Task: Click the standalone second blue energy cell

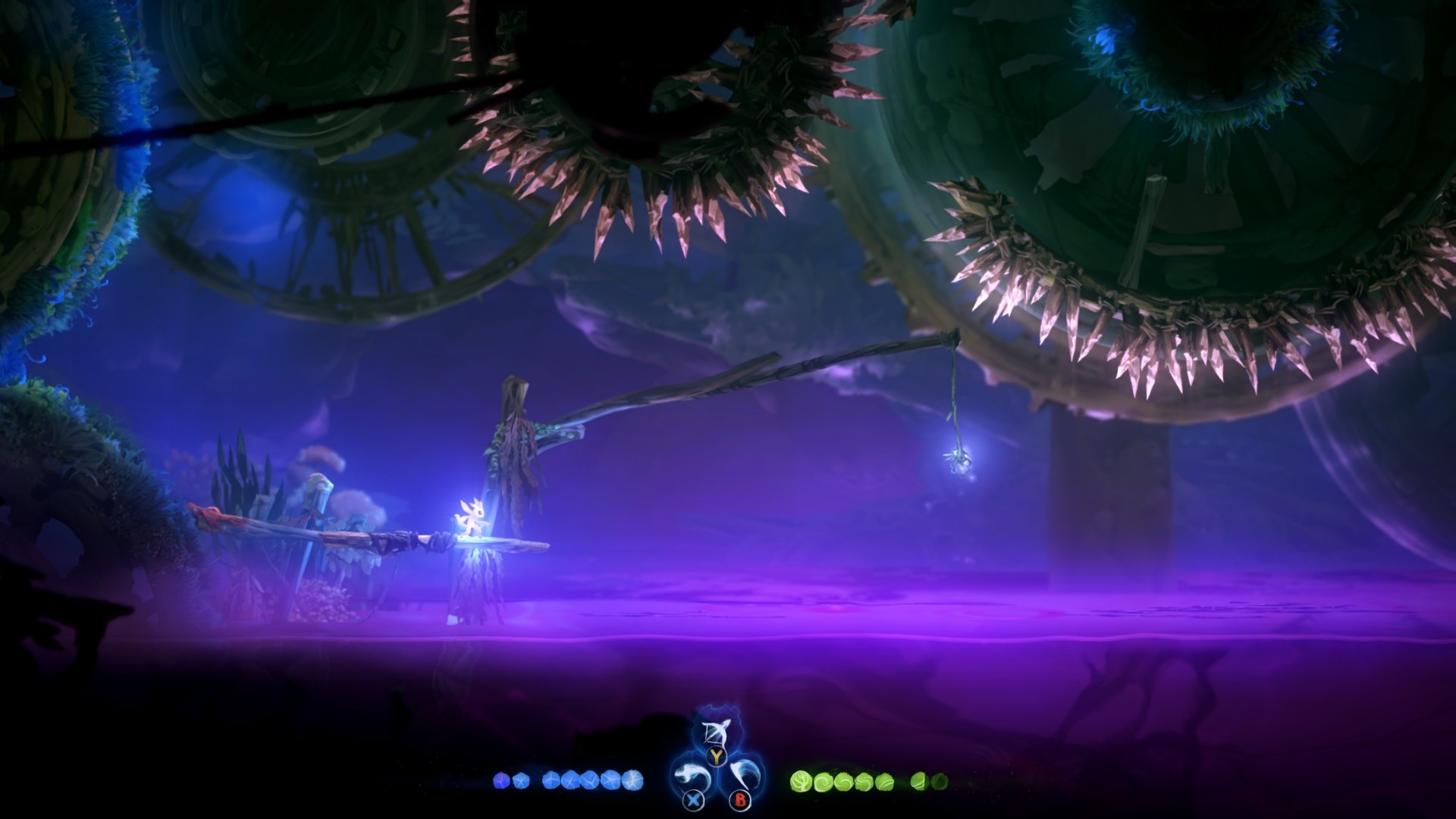Action: coord(521,780)
